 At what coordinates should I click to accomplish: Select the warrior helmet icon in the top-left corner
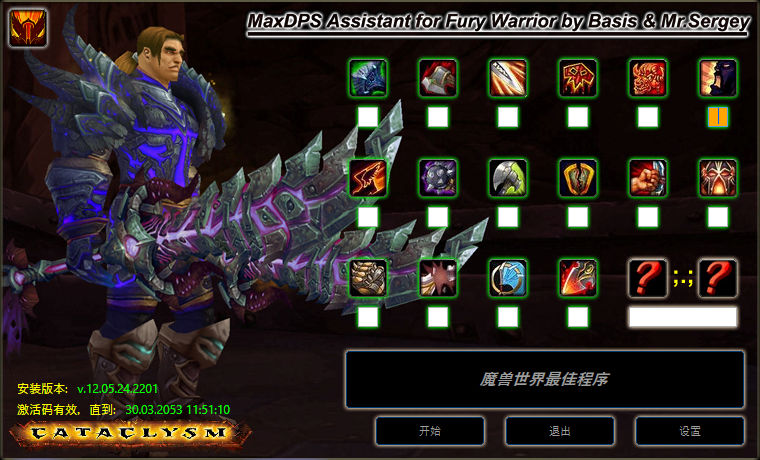coord(28,28)
